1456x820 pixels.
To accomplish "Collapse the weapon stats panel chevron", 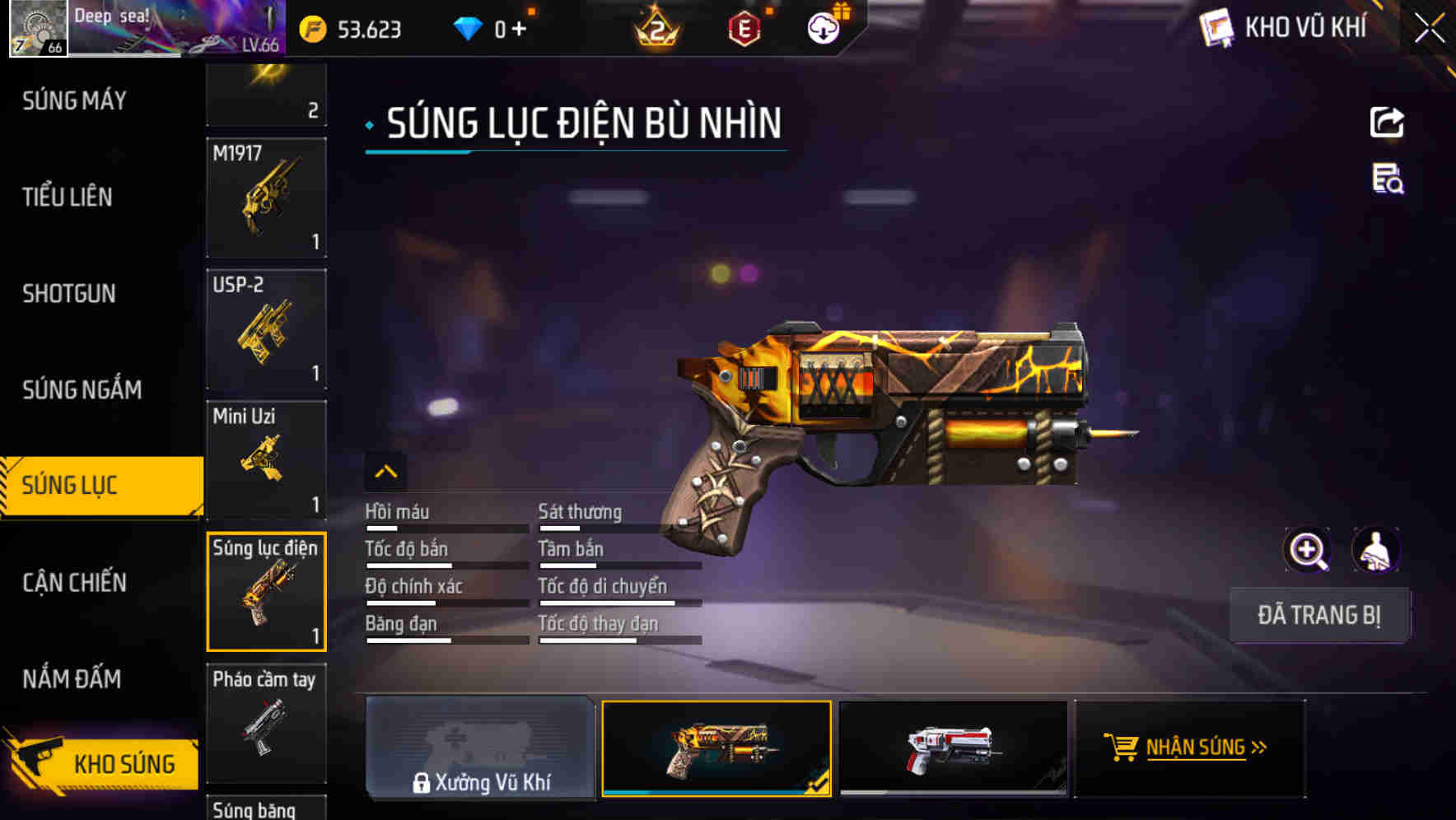I will [386, 473].
